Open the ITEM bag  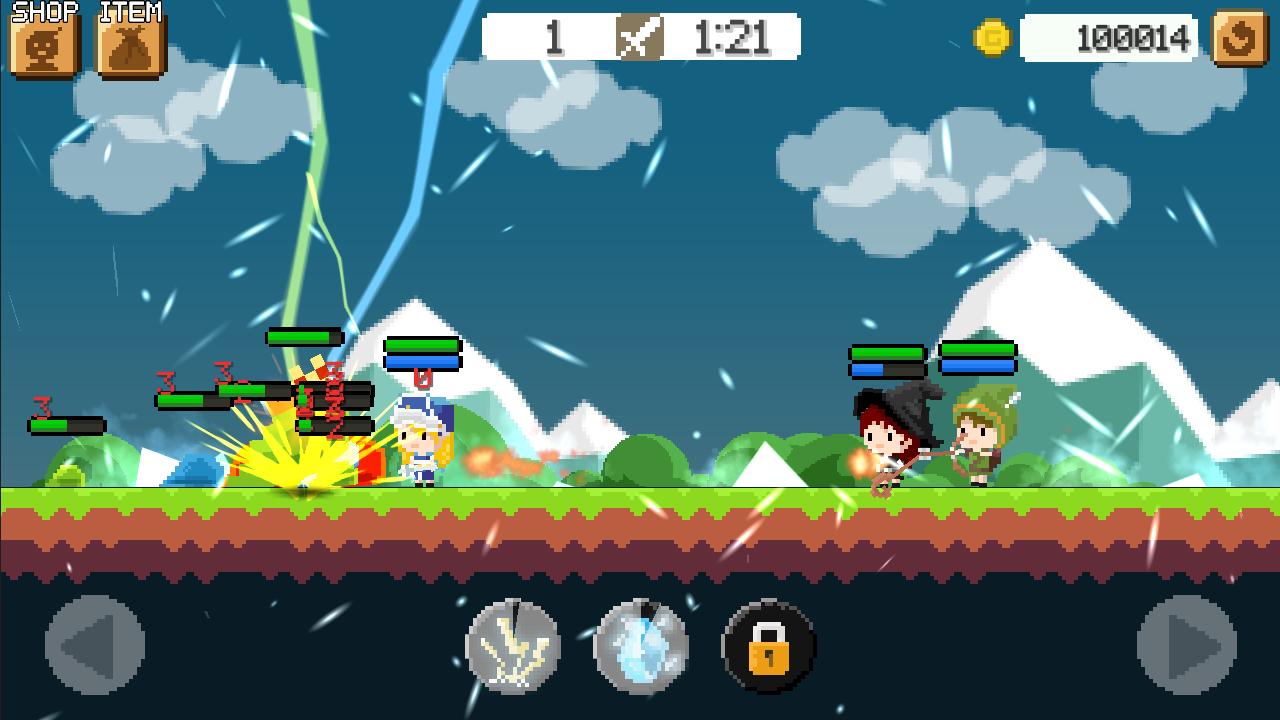pos(130,45)
